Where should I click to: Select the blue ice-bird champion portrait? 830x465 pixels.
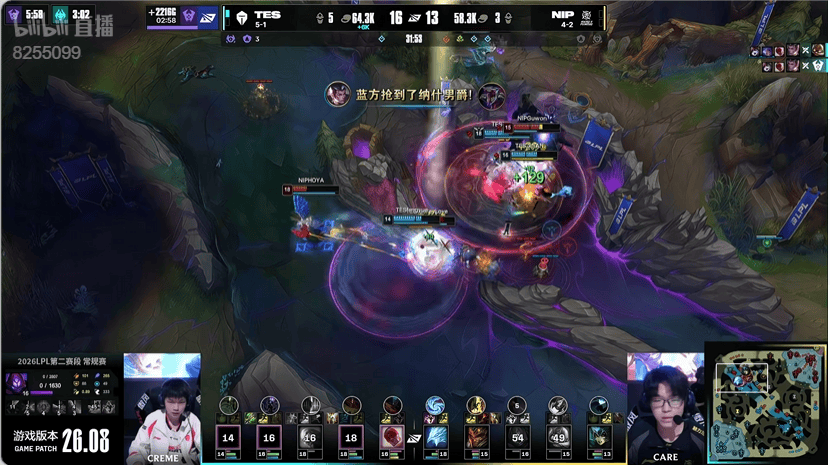coord(435,437)
